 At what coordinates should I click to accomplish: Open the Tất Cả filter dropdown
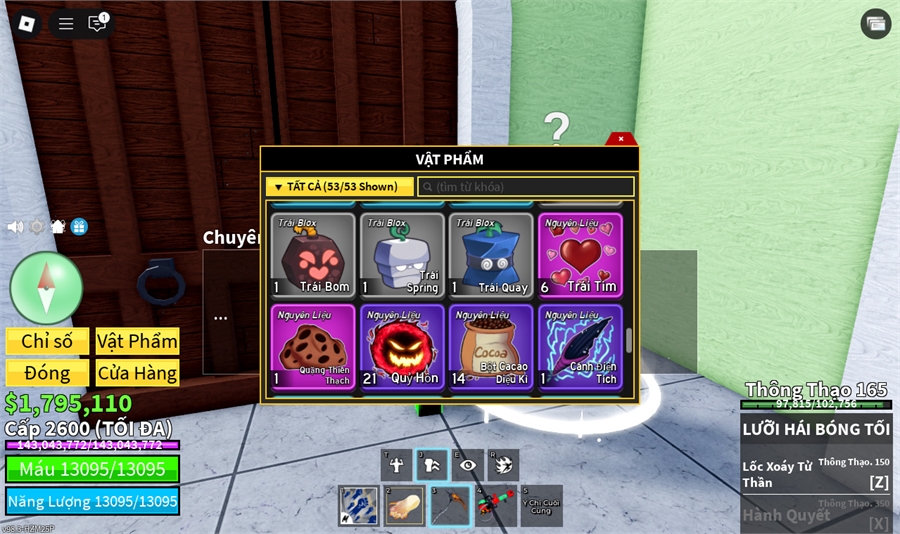click(x=339, y=187)
